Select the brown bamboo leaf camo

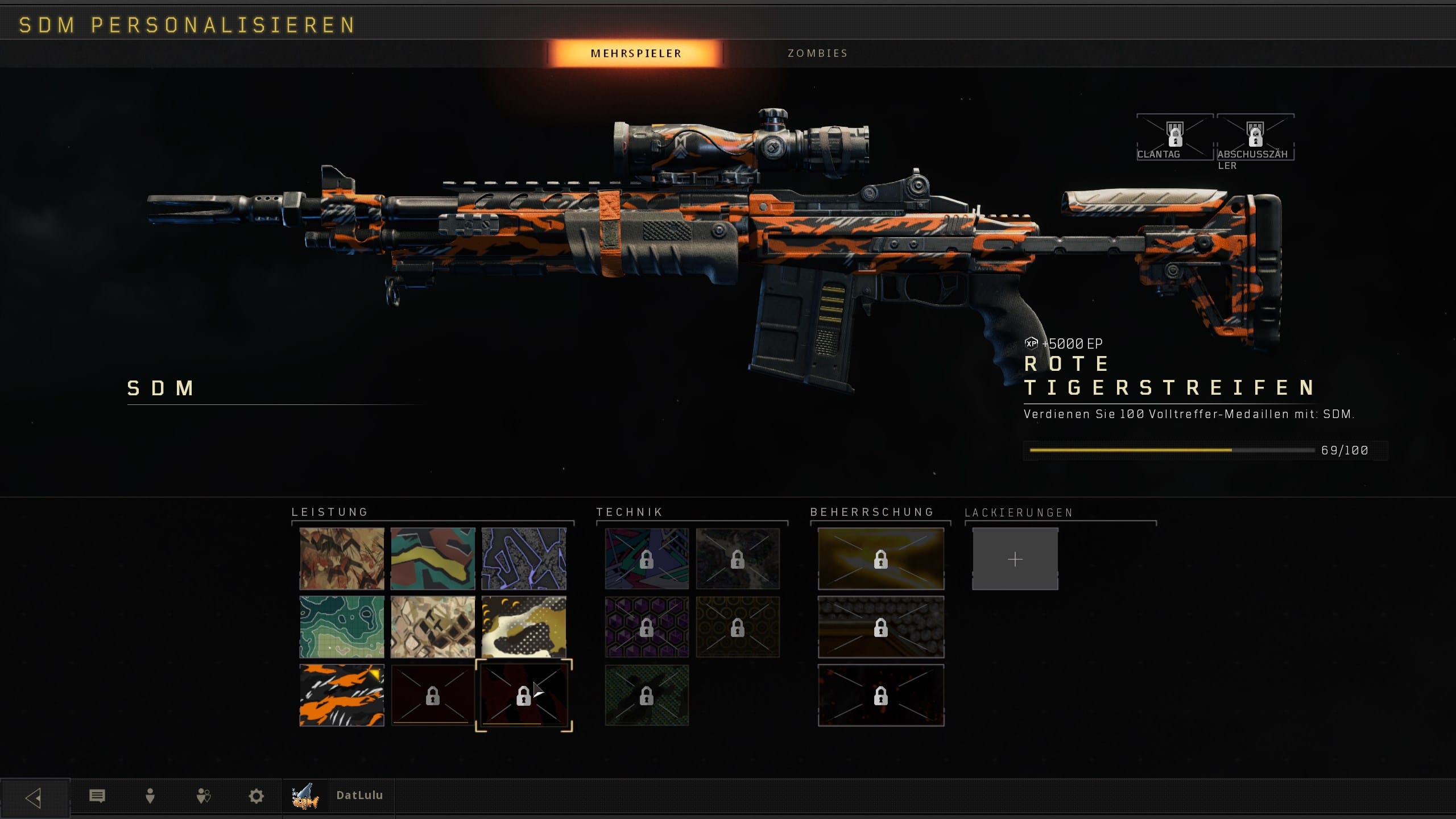[342, 559]
